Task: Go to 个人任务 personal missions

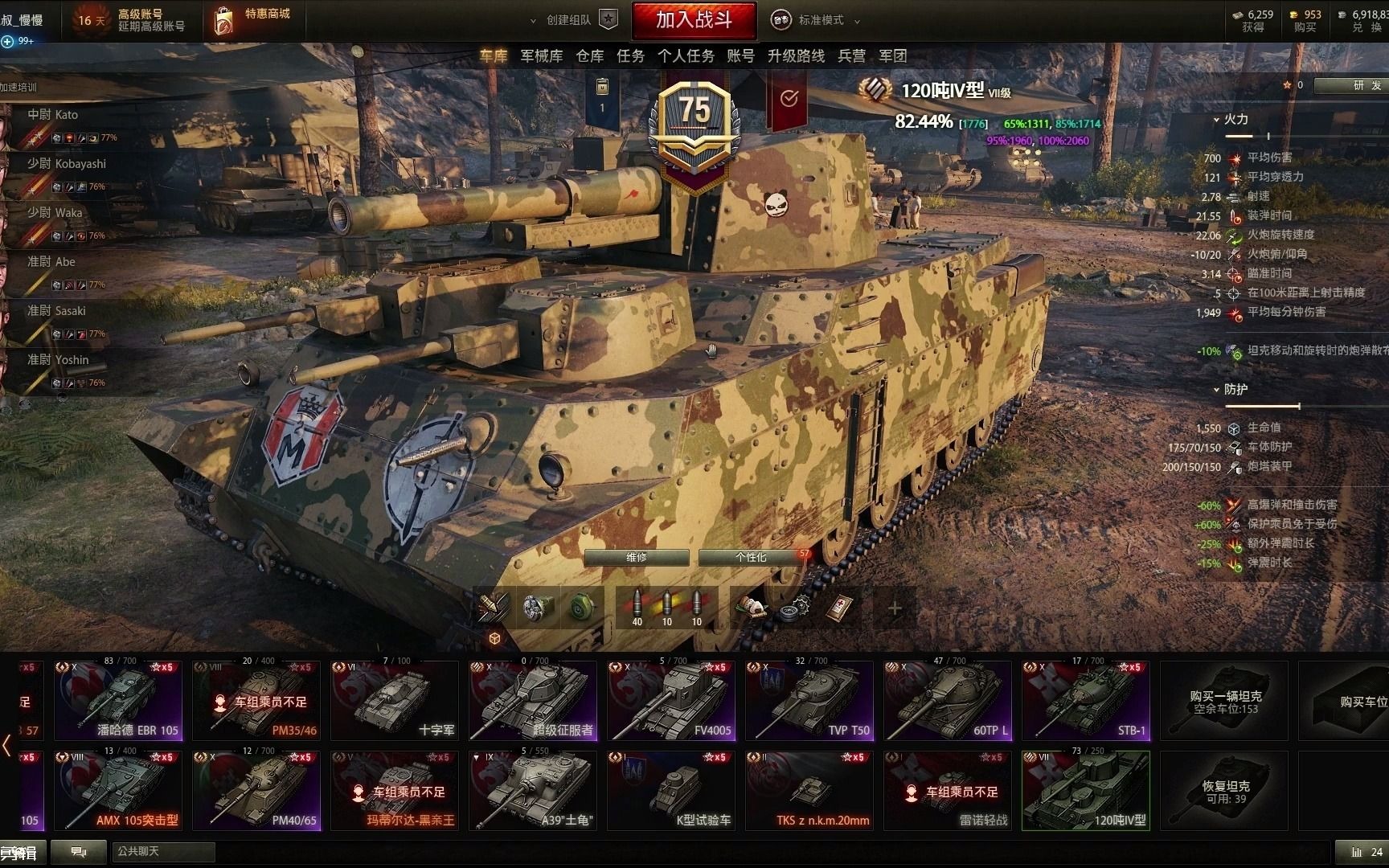Action: 686,55
